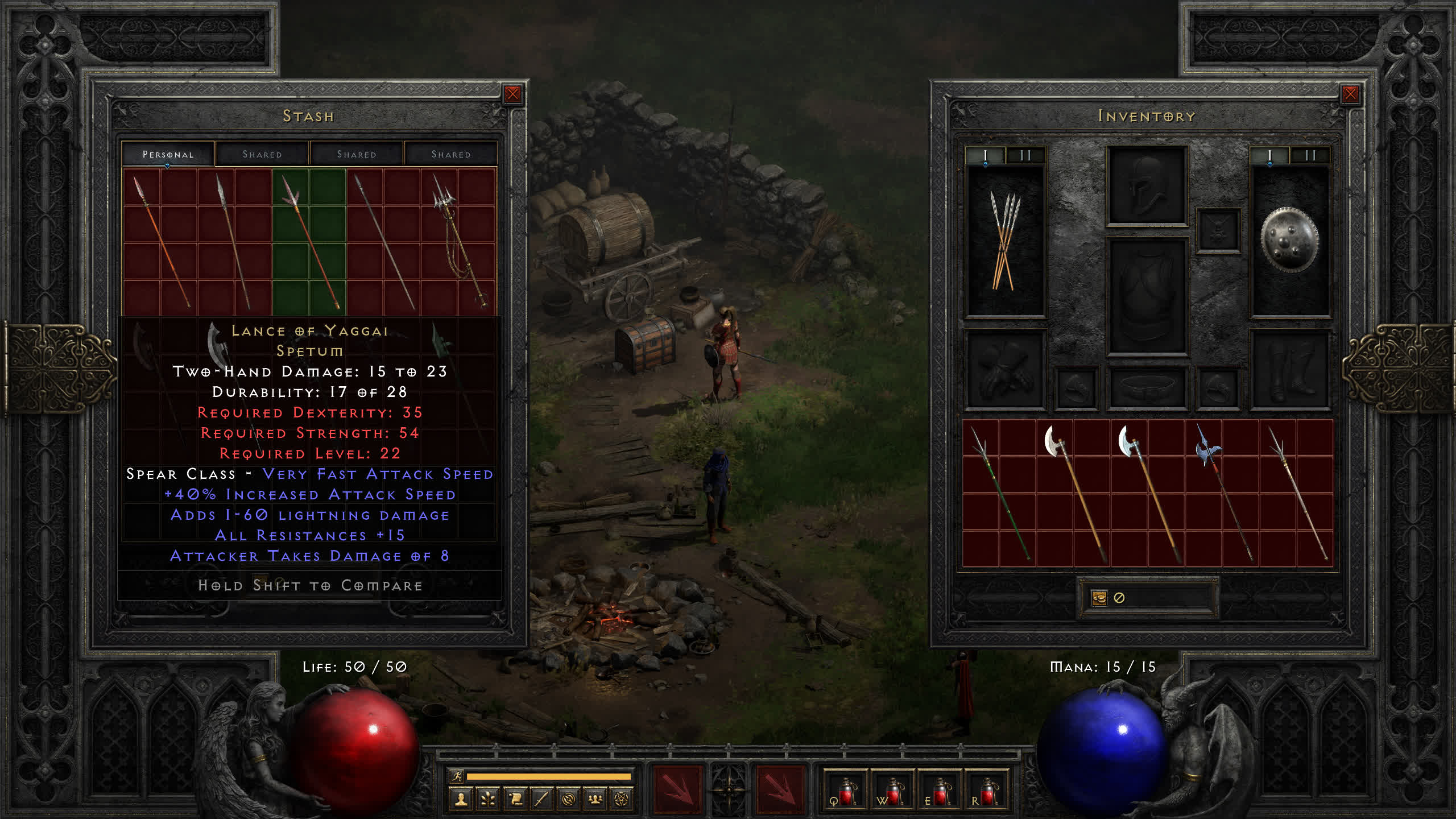Close the Inventory panel
Screen dimensions: 1456x819
[x=1350, y=94]
